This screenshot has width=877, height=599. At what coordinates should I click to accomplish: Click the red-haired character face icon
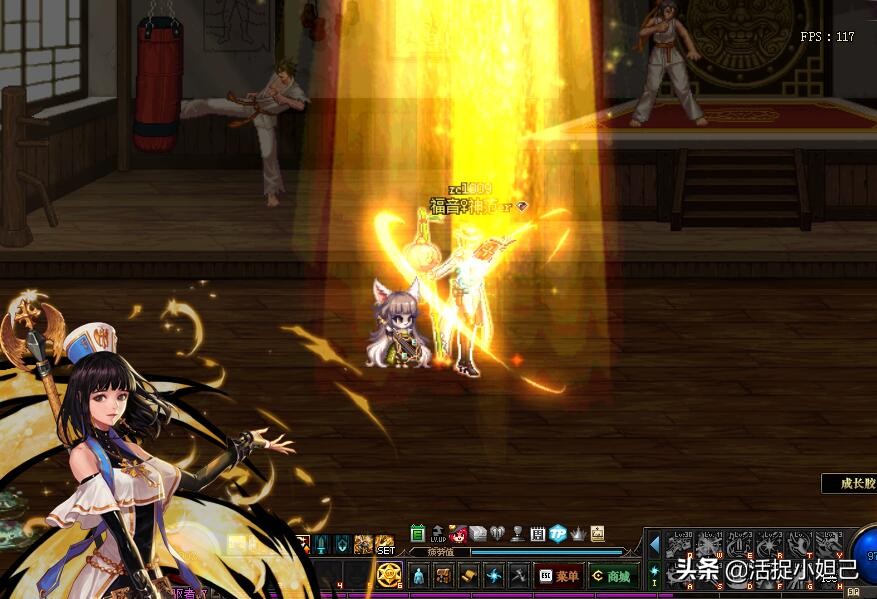click(x=458, y=534)
